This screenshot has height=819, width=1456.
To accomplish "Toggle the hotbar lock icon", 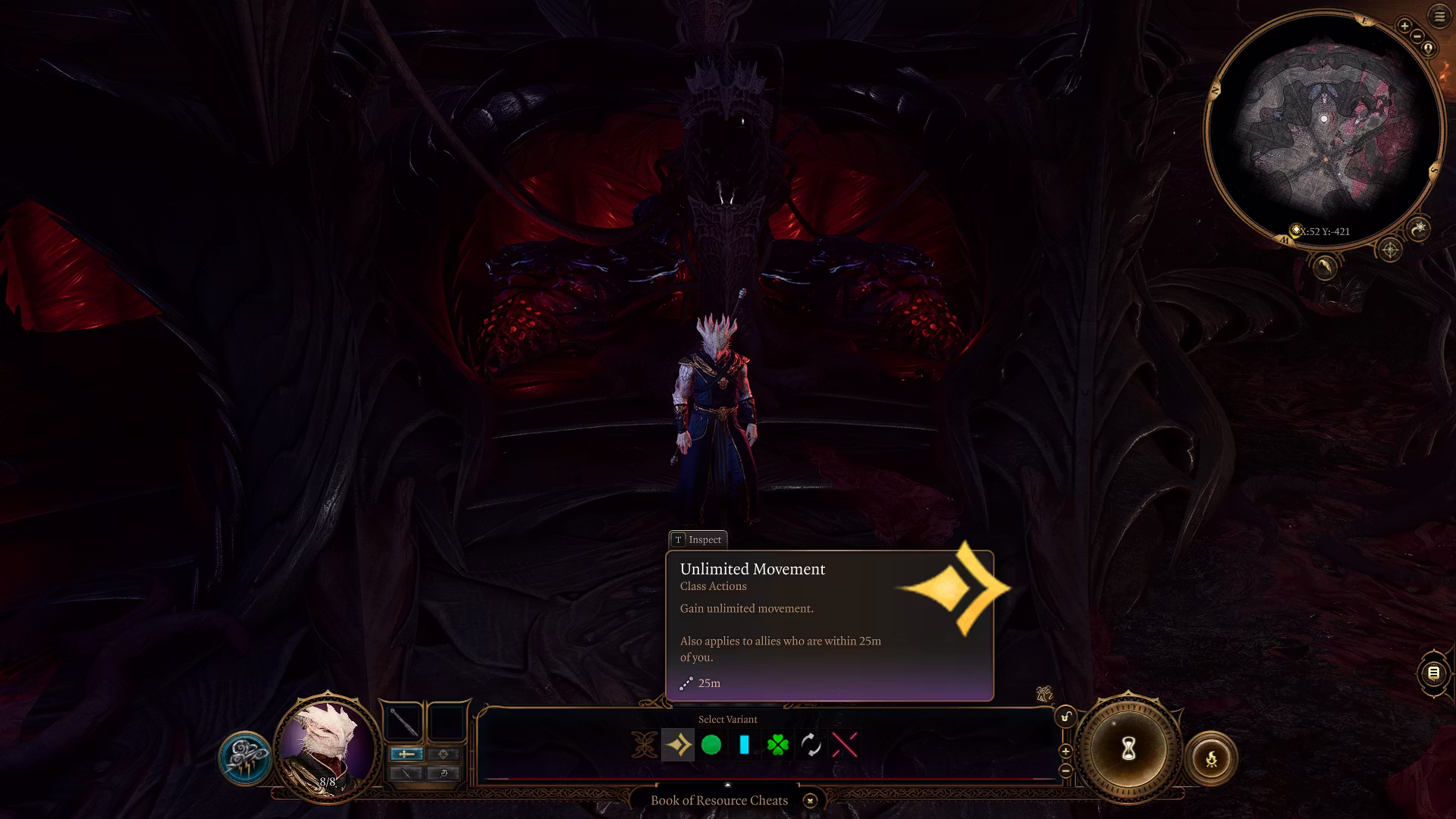I will point(1065,717).
